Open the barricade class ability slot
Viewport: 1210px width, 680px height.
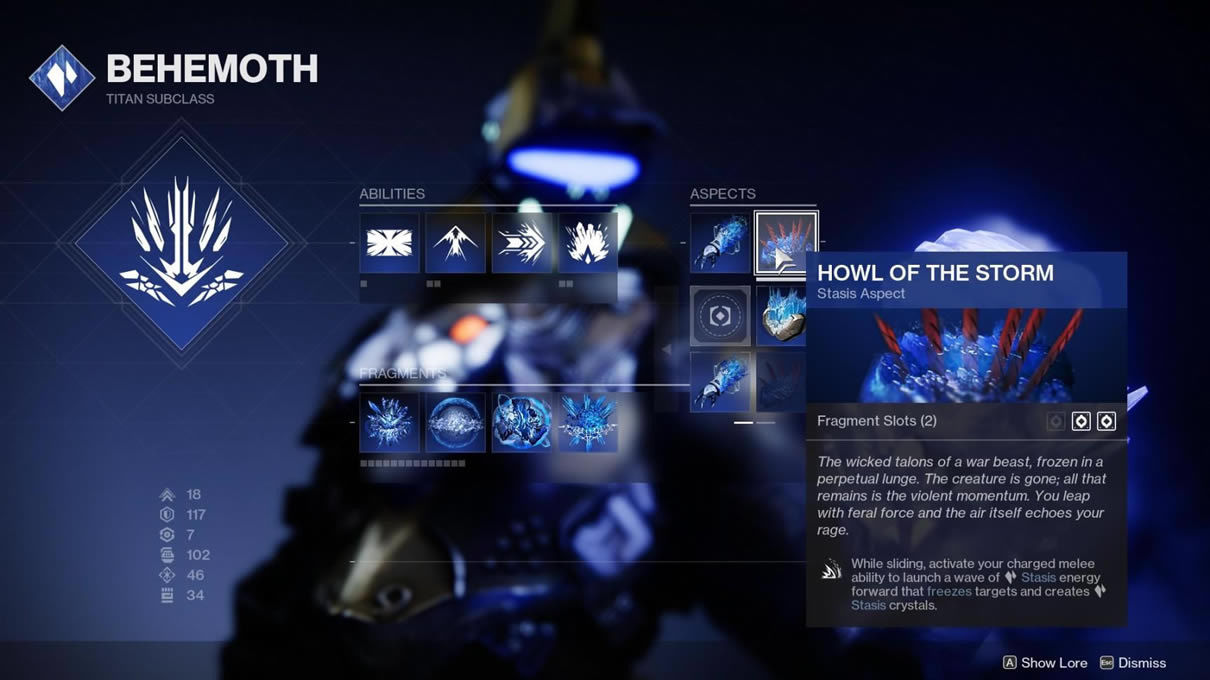point(389,243)
